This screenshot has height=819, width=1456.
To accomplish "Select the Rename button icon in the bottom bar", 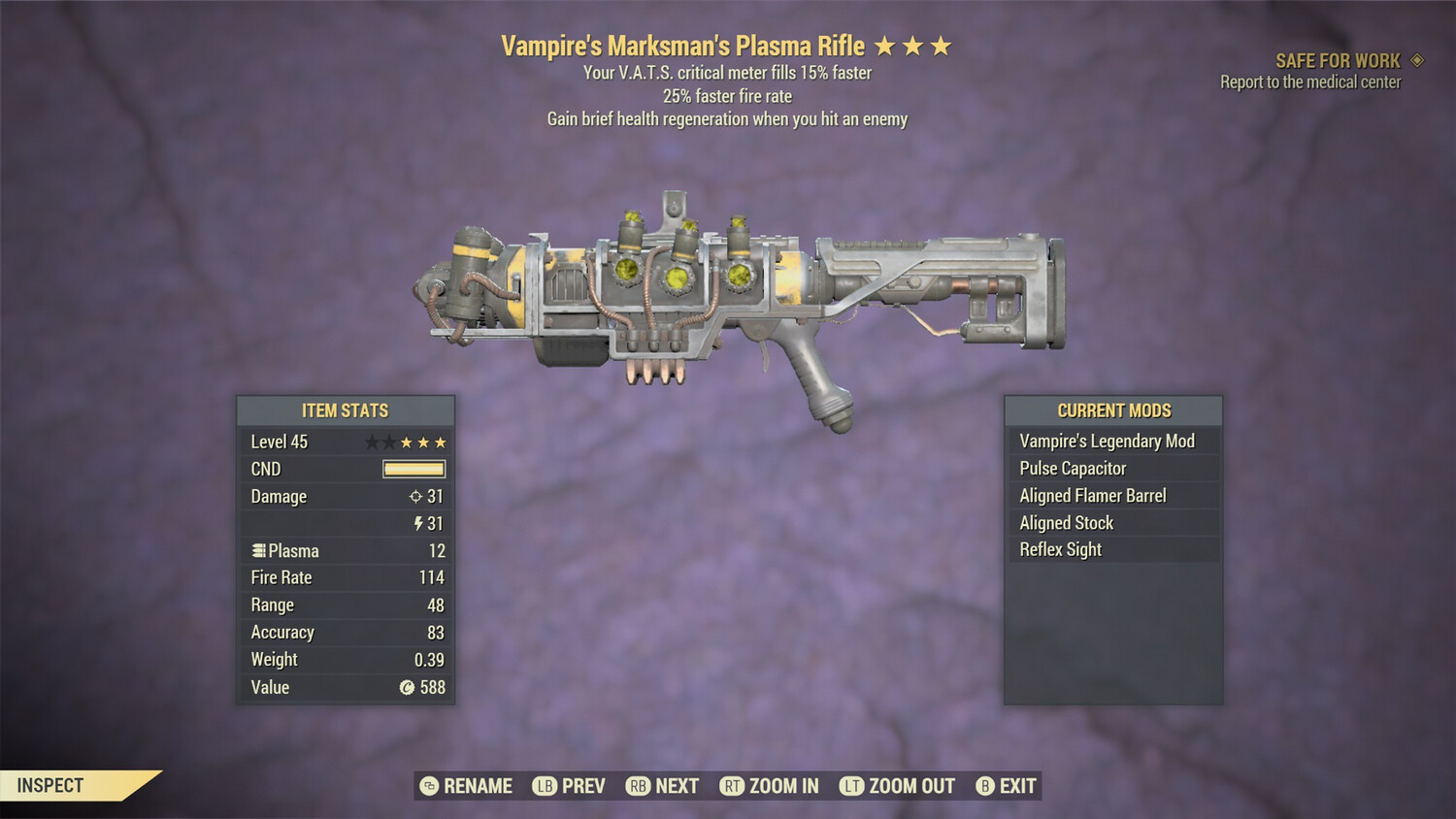I will (x=429, y=787).
